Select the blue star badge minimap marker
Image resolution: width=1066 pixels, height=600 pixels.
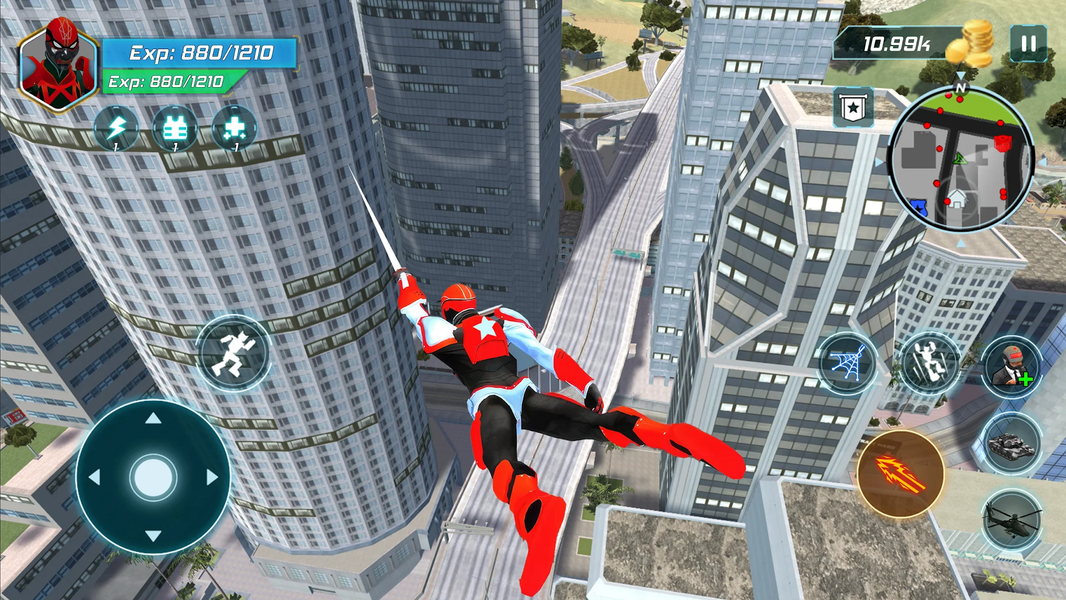920,206
